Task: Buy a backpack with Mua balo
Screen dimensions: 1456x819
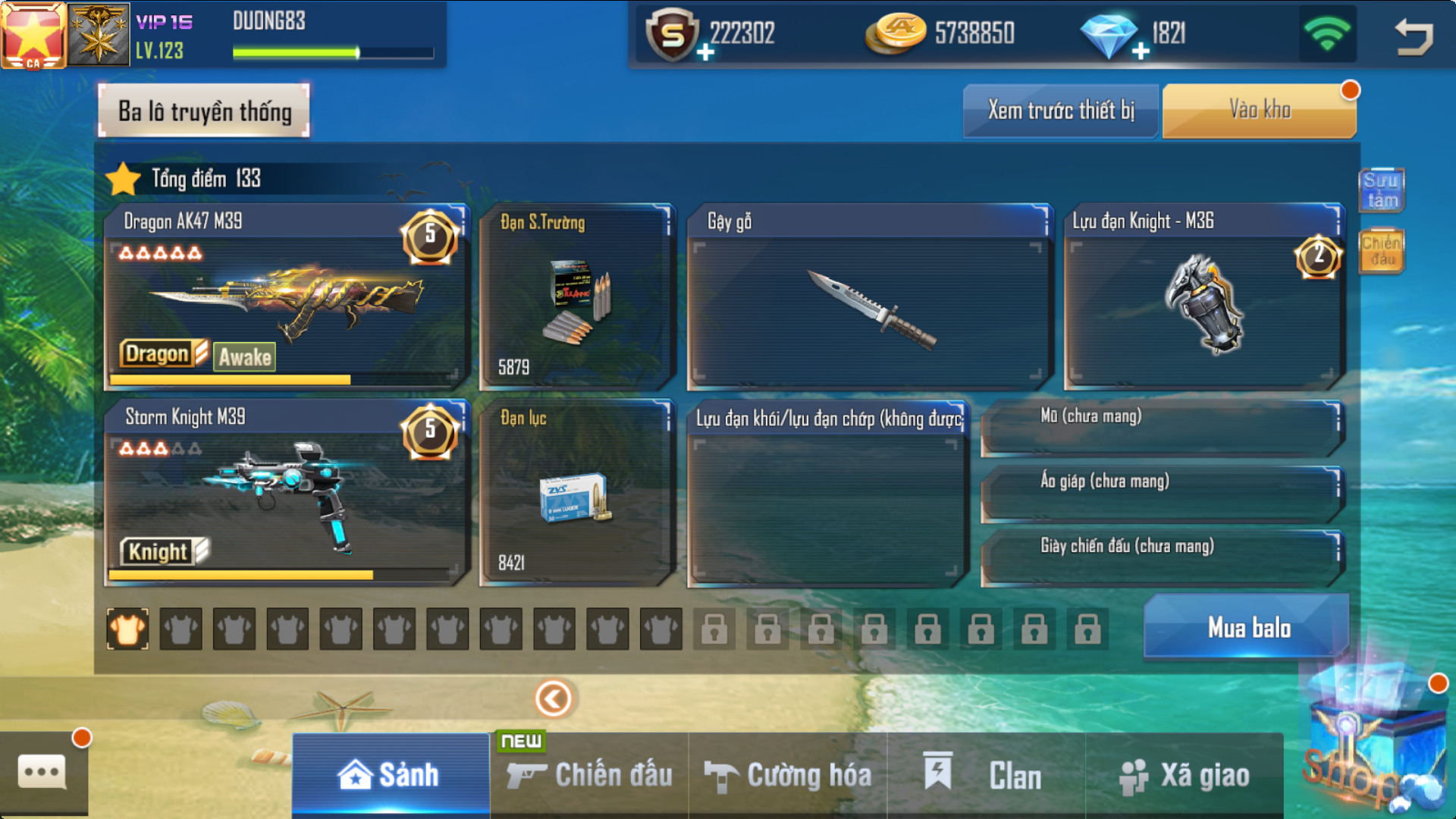Action: pyautogui.click(x=1248, y=628)
